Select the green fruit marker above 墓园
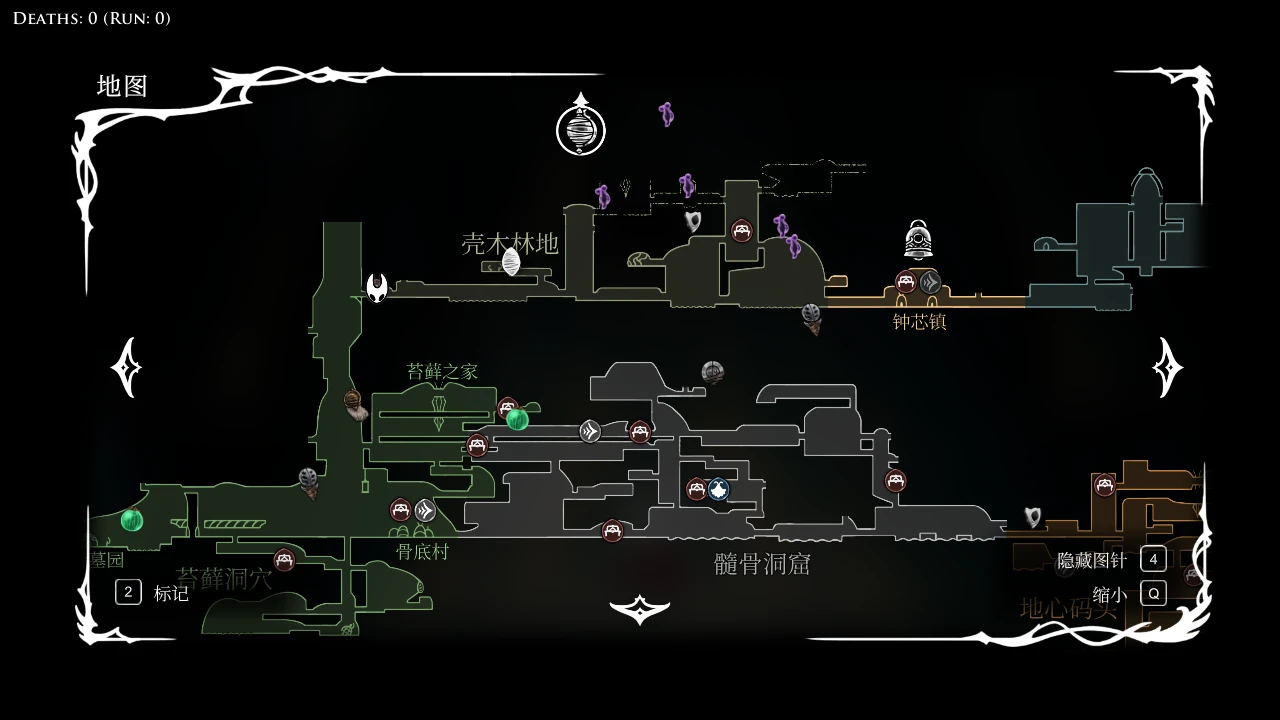Screen dimensions: 1280x720 (132, 521)
